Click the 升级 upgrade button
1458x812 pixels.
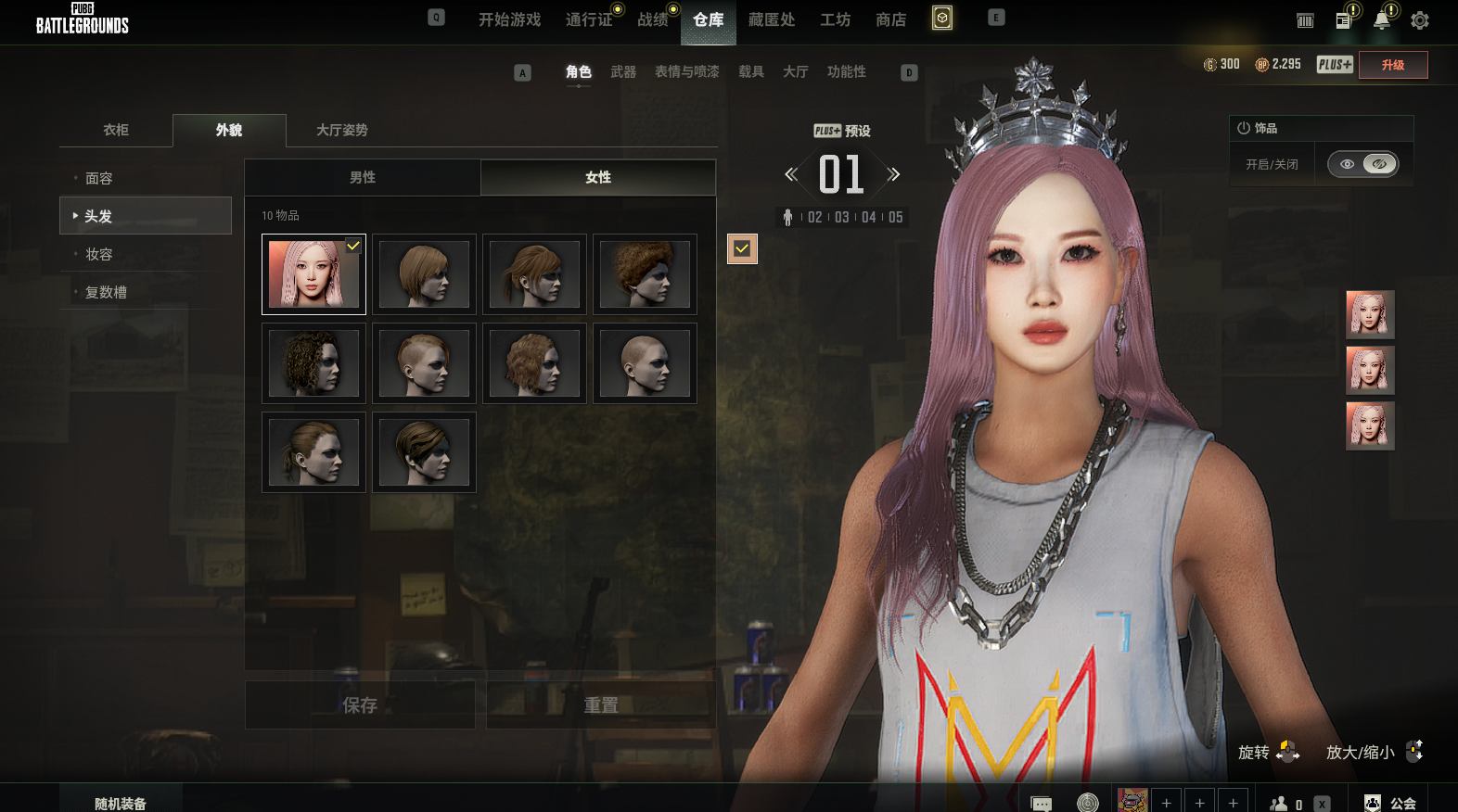coord(1392,65)
